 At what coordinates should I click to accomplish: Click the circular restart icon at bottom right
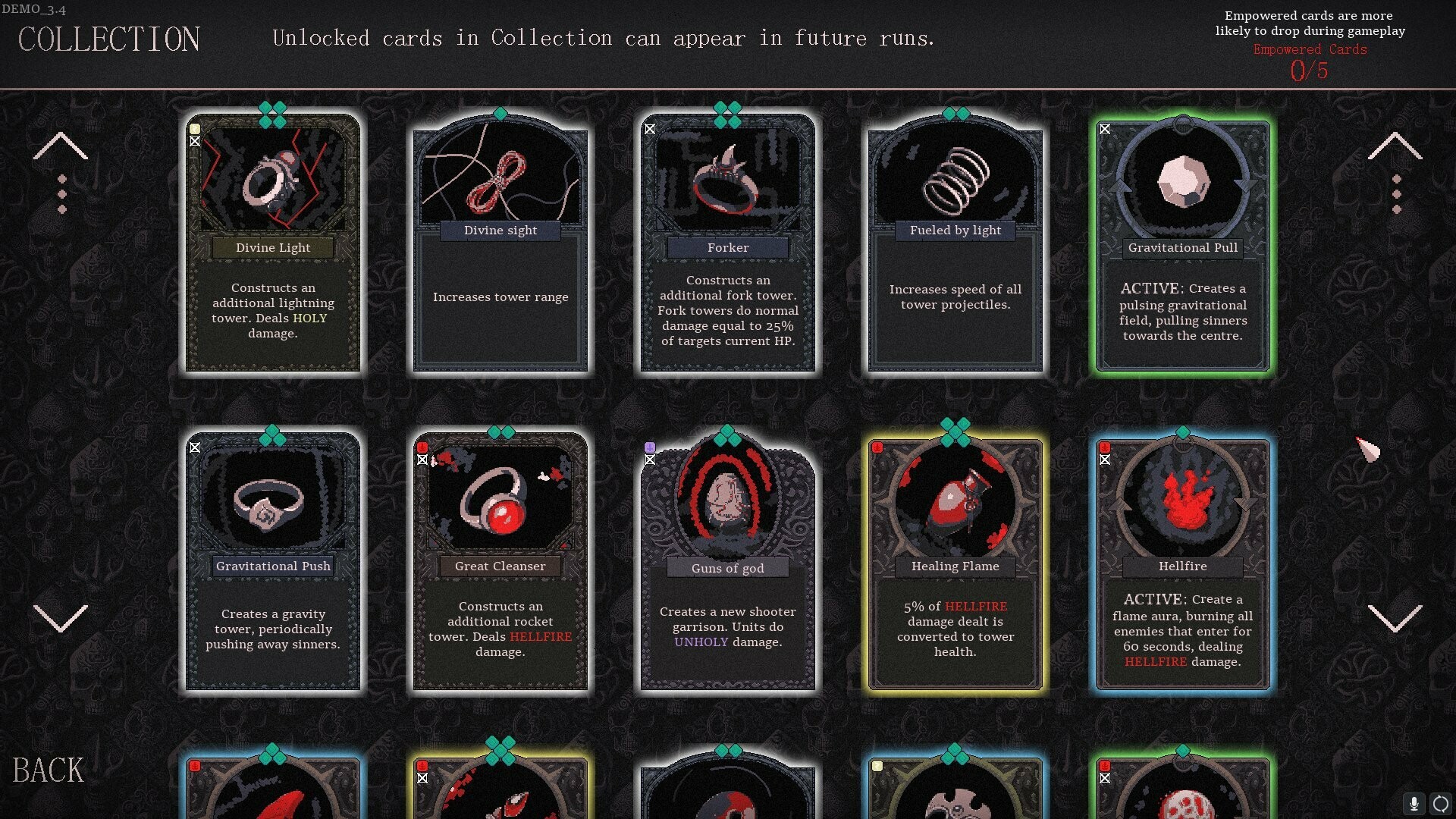pyautogui.click(x=1439, y=803)
